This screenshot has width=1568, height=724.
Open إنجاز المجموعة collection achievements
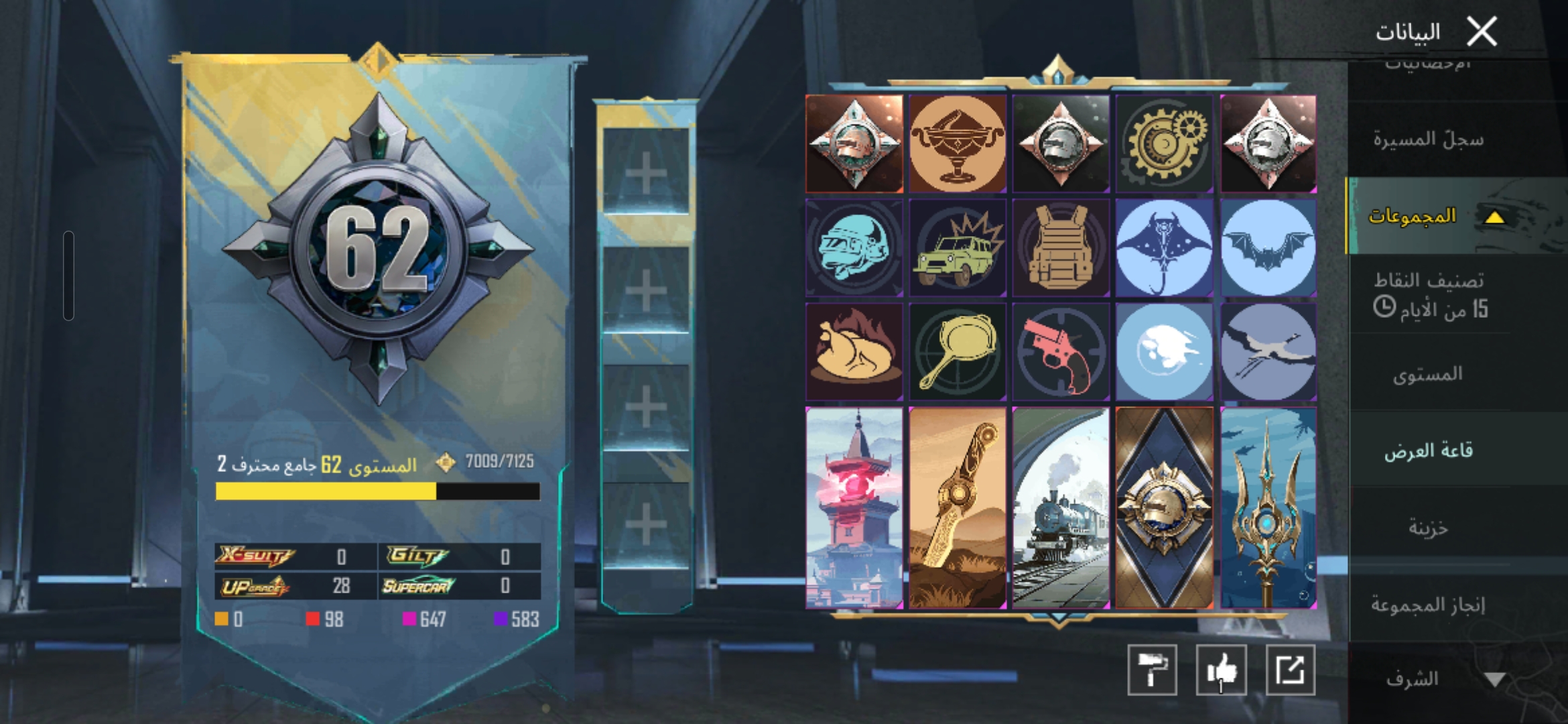point(1428,605)
